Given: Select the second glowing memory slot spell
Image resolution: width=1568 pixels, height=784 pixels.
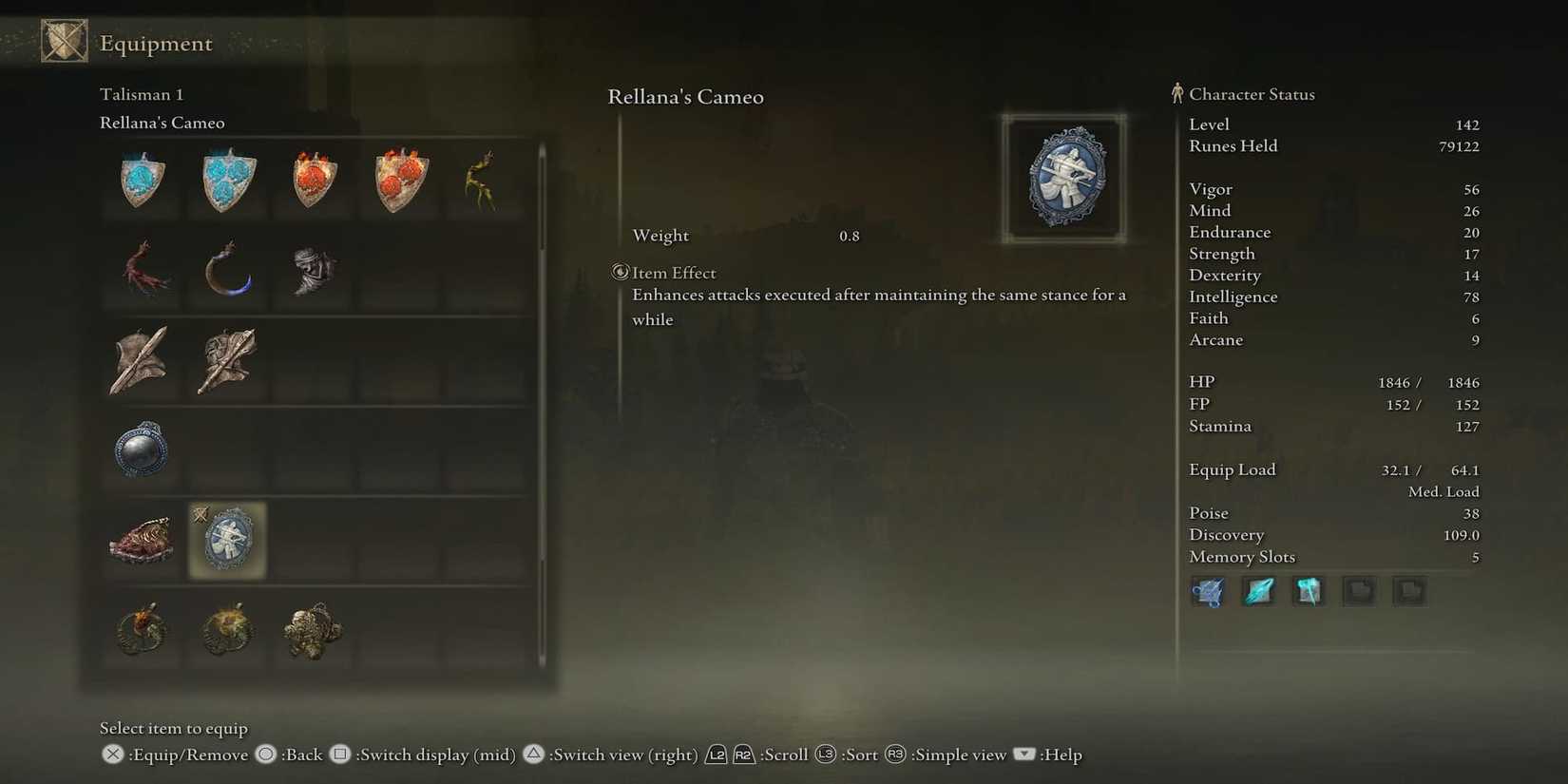Looking at the screenshot, I should point(1258,591).
